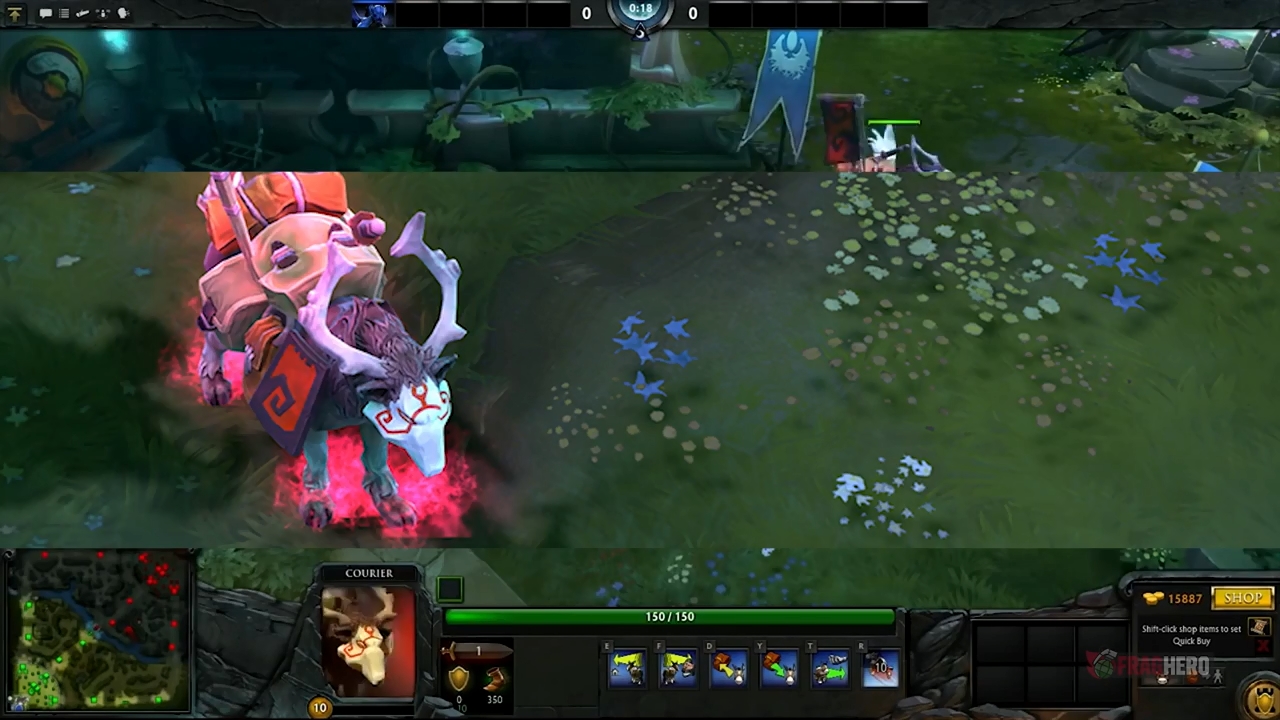
Task: Click the blue hero portrait in top bar
Action: pyautogui.click(x=372, y=14)
